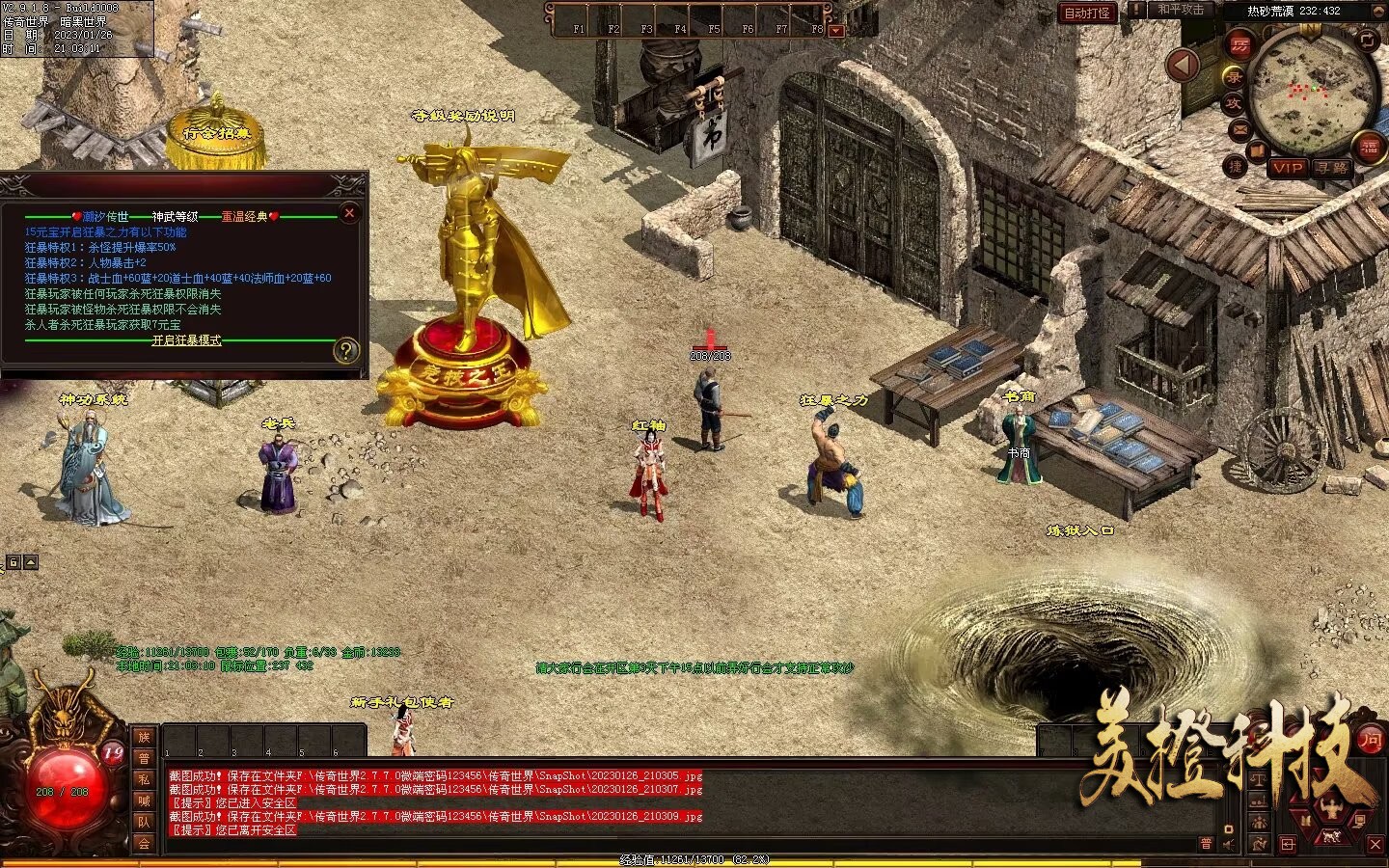
Task: Click the scales trade icon
Action: (1259, 780)
